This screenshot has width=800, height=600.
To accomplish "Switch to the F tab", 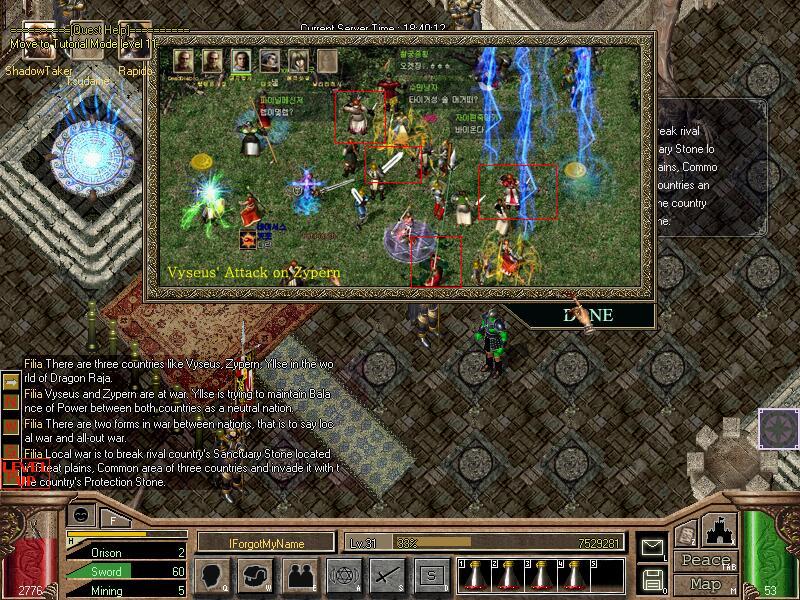I will tap(114, 519).
